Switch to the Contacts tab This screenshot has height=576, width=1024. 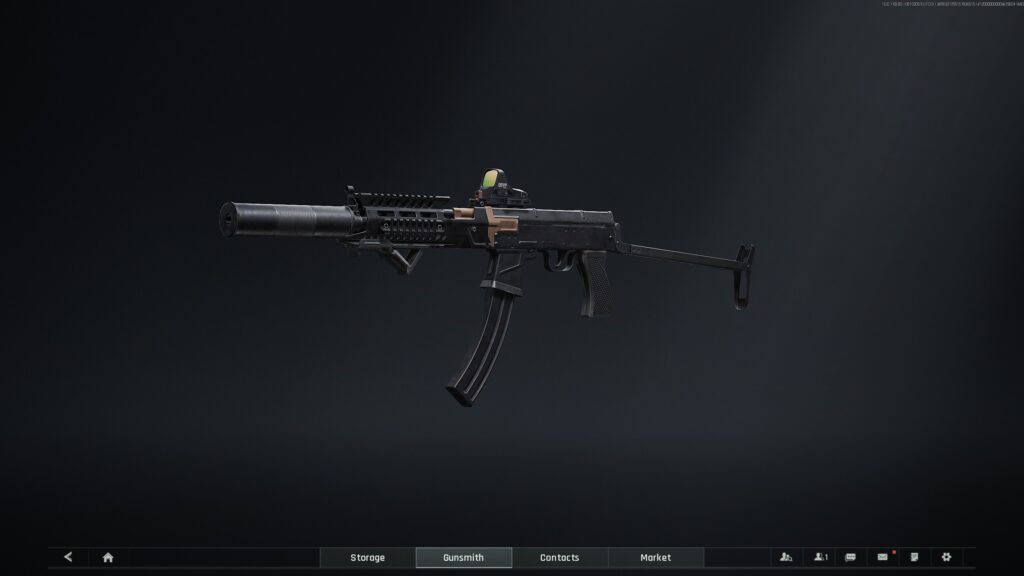559,557
